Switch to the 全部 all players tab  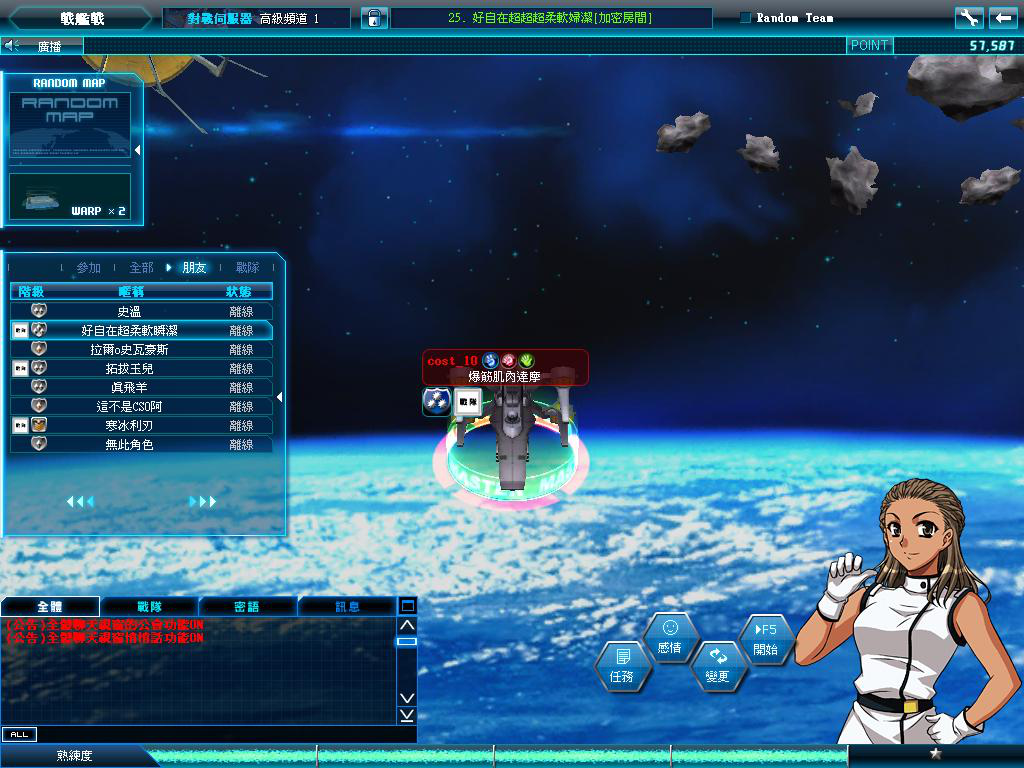141,268
